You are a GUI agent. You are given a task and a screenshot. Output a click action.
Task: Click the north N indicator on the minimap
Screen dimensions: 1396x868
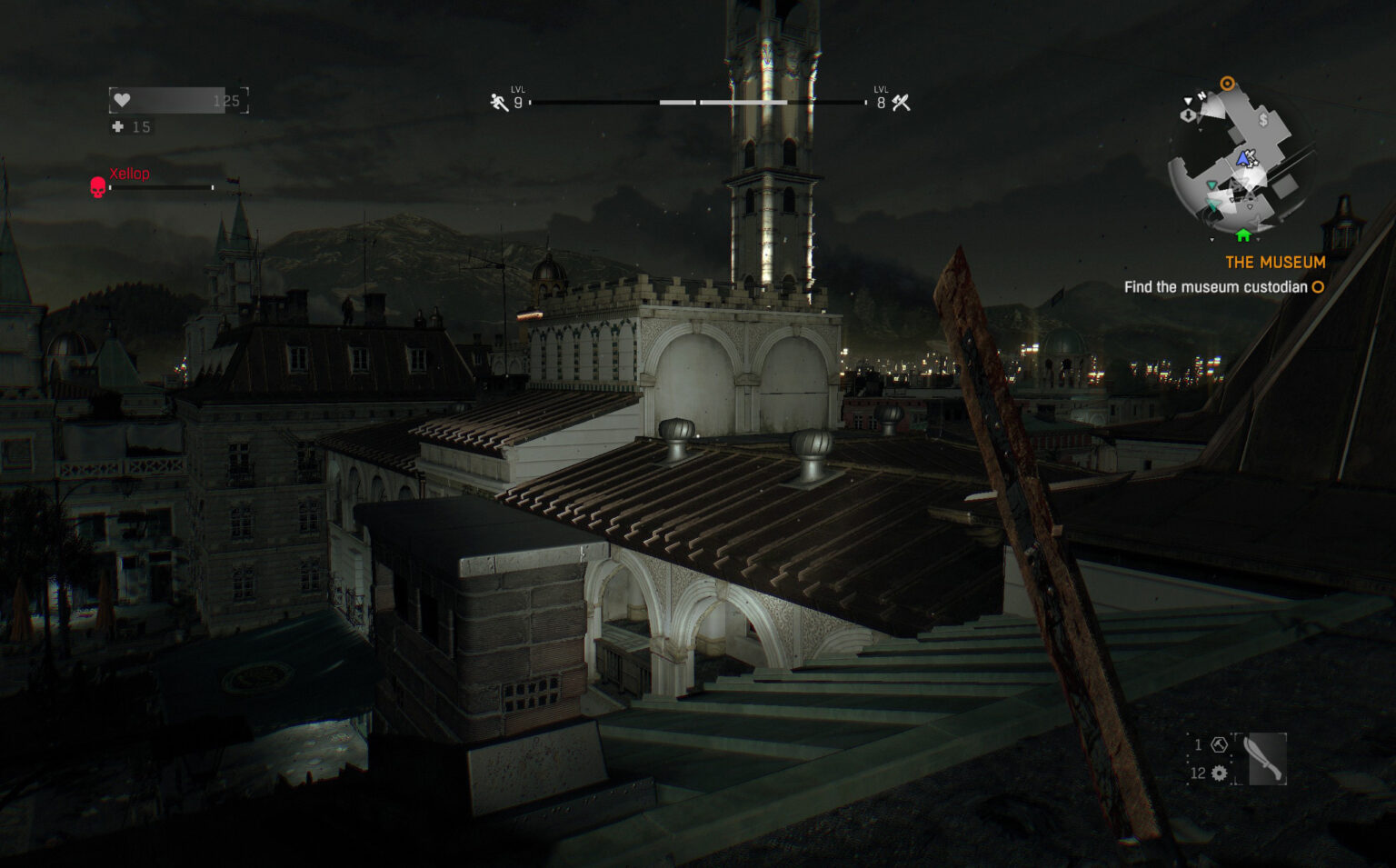tap(1202, 96)
